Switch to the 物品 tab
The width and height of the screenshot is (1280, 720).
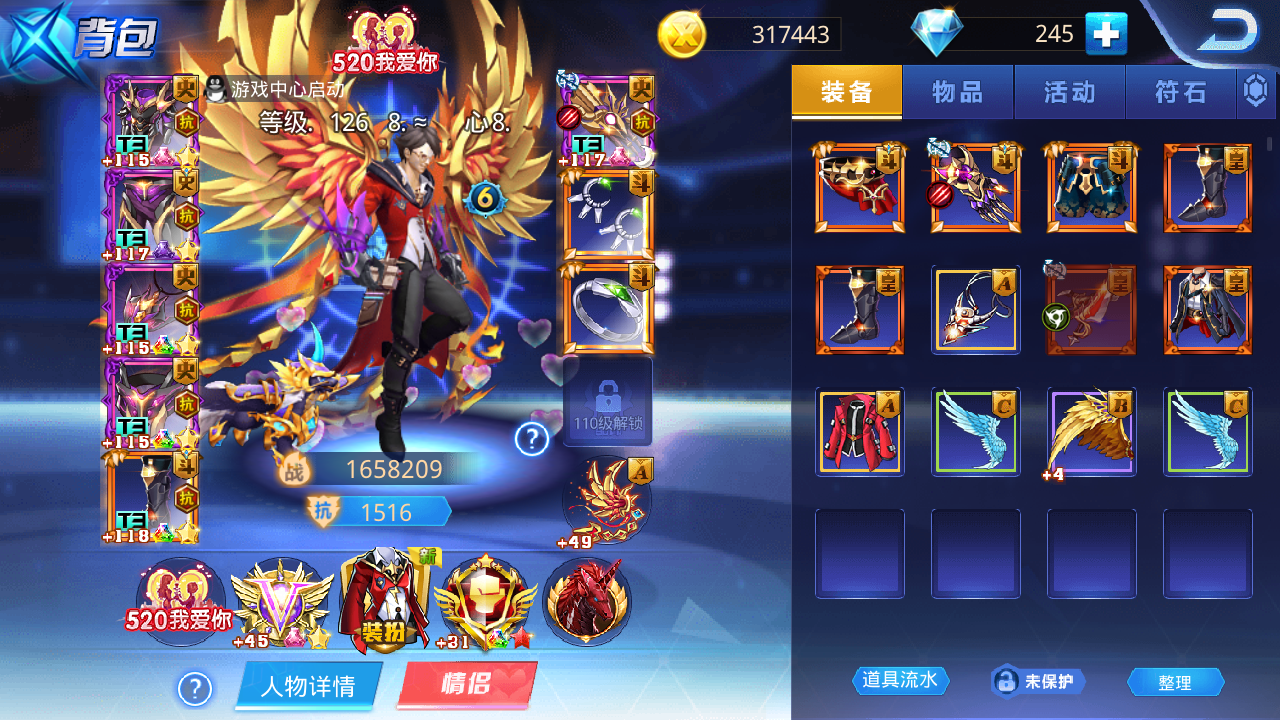958,91
